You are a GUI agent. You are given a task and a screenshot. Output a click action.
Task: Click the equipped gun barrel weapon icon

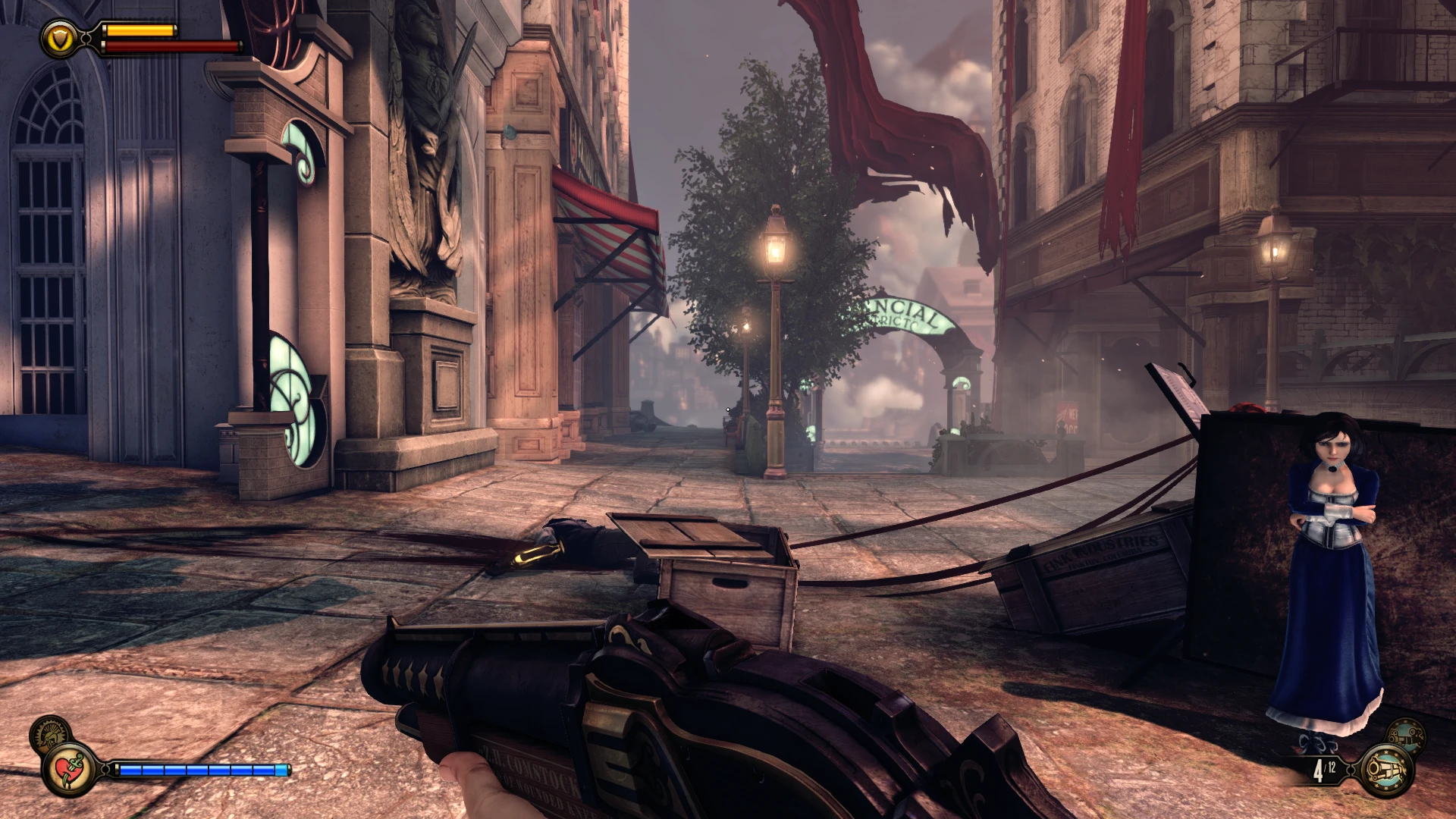[x=1387, y=770]
